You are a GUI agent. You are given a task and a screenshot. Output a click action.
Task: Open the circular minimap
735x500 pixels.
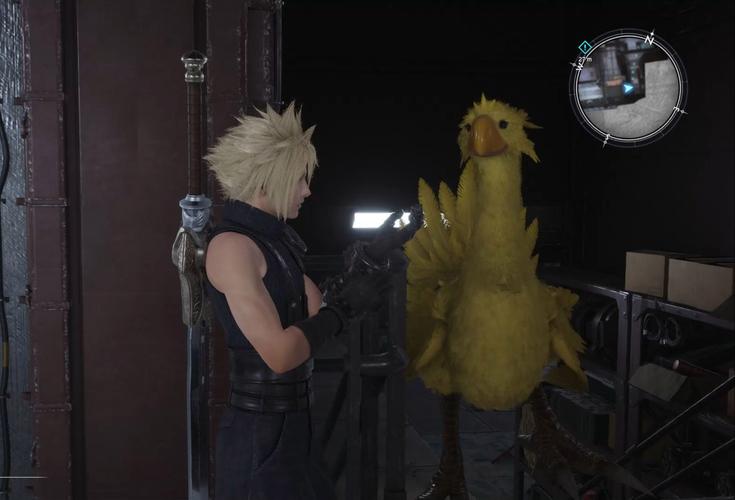628,87
